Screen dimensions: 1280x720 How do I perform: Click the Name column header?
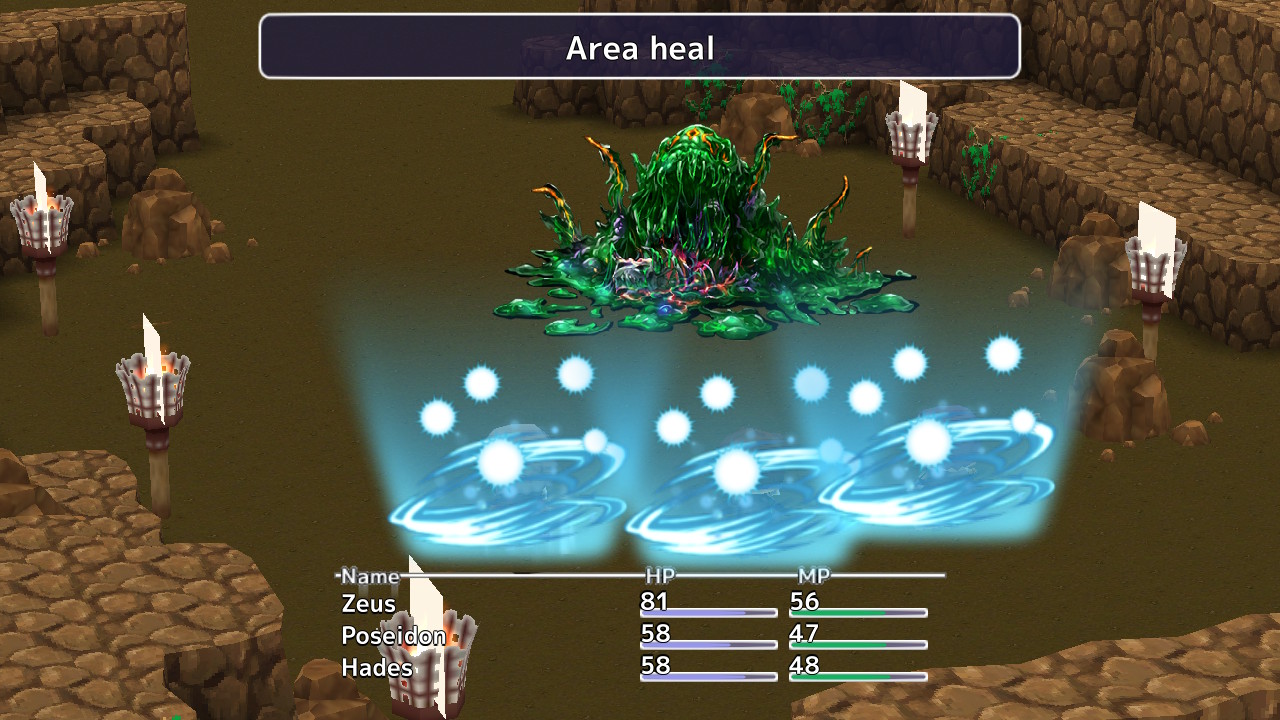coord(368,576)
